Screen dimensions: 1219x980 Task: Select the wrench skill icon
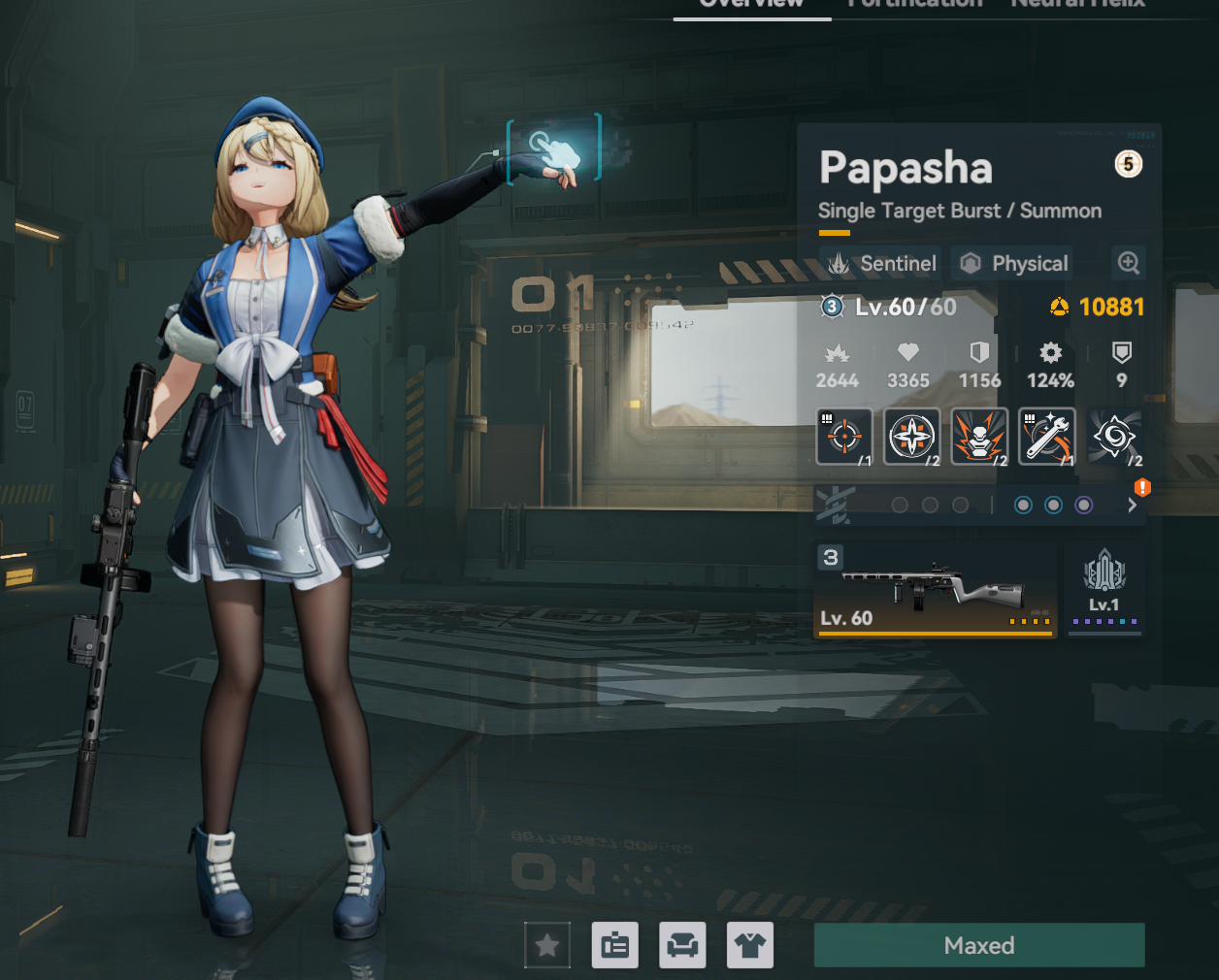(1047, 437)
